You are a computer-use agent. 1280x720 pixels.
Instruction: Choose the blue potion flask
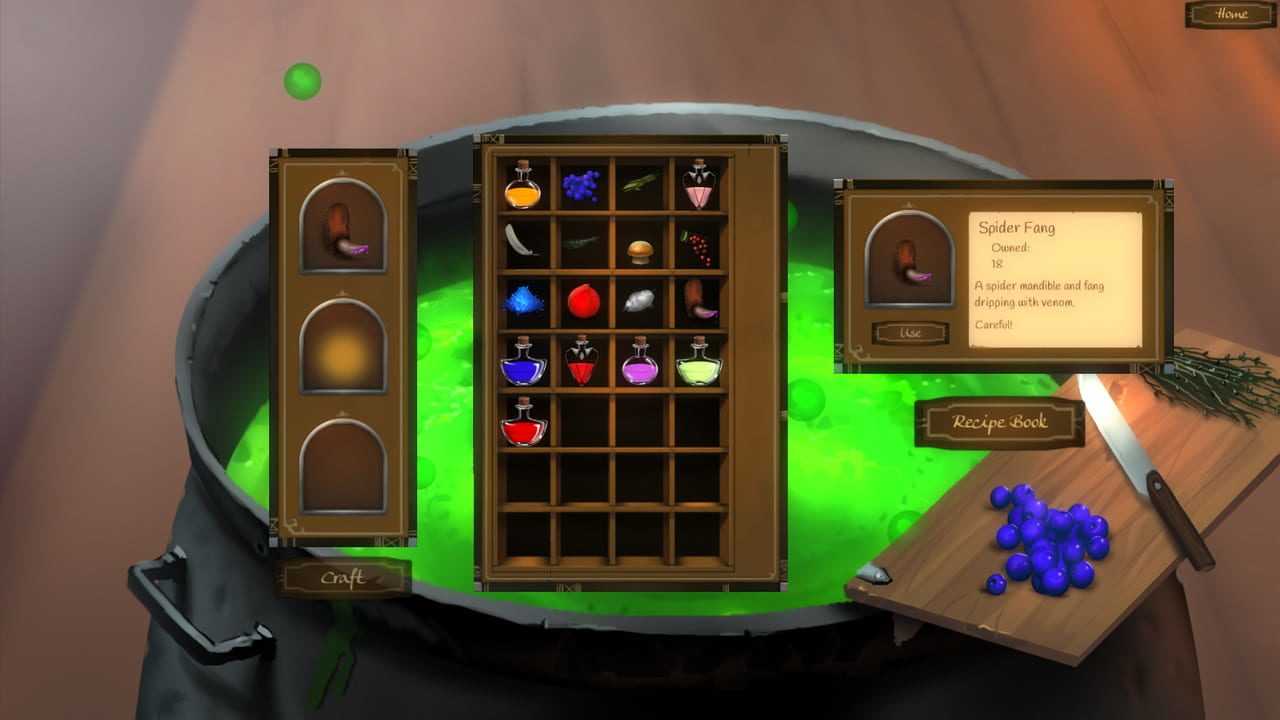pos(522,362)
